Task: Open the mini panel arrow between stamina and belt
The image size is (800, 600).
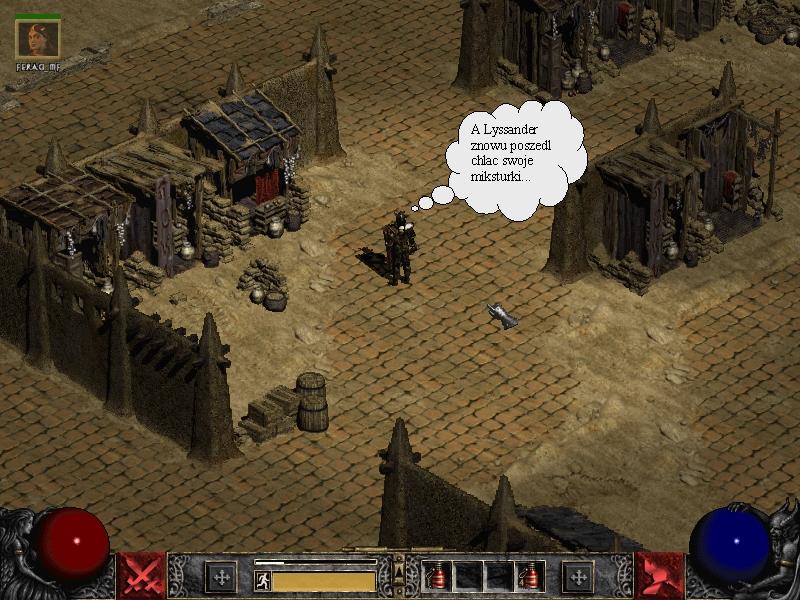Action: pyautogui.click(x=399, y=572)
